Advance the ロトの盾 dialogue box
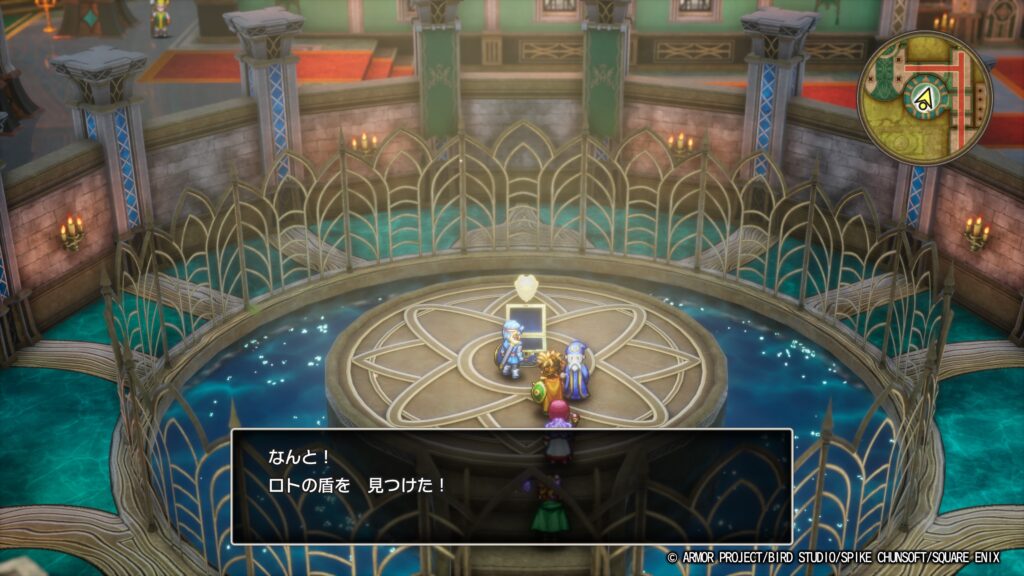This screenshot has height=576, width=1024. pyautogui.click(x=511, y=486)
